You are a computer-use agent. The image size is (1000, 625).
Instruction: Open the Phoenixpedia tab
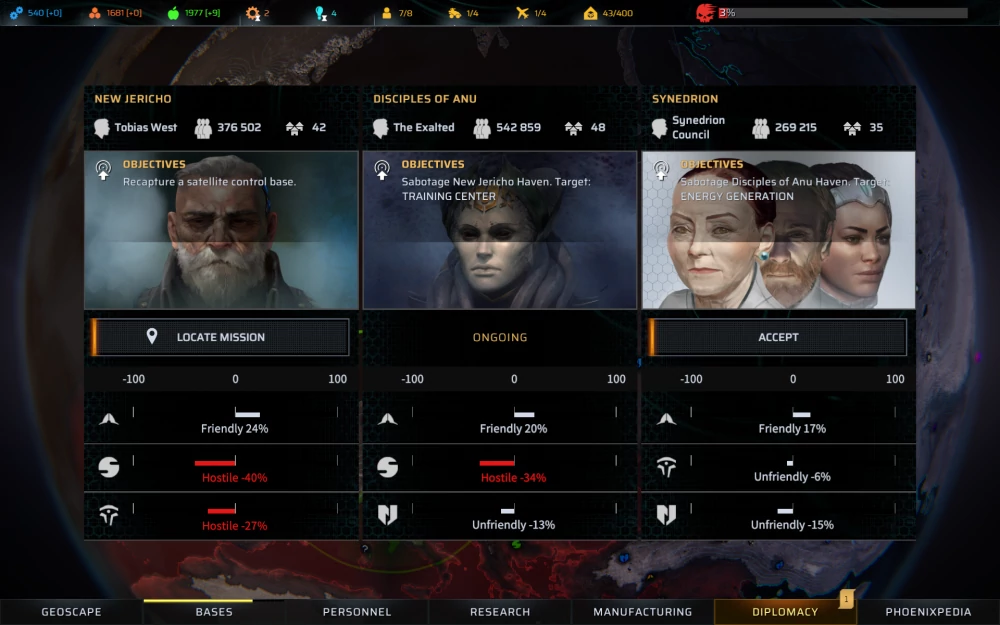928,612
